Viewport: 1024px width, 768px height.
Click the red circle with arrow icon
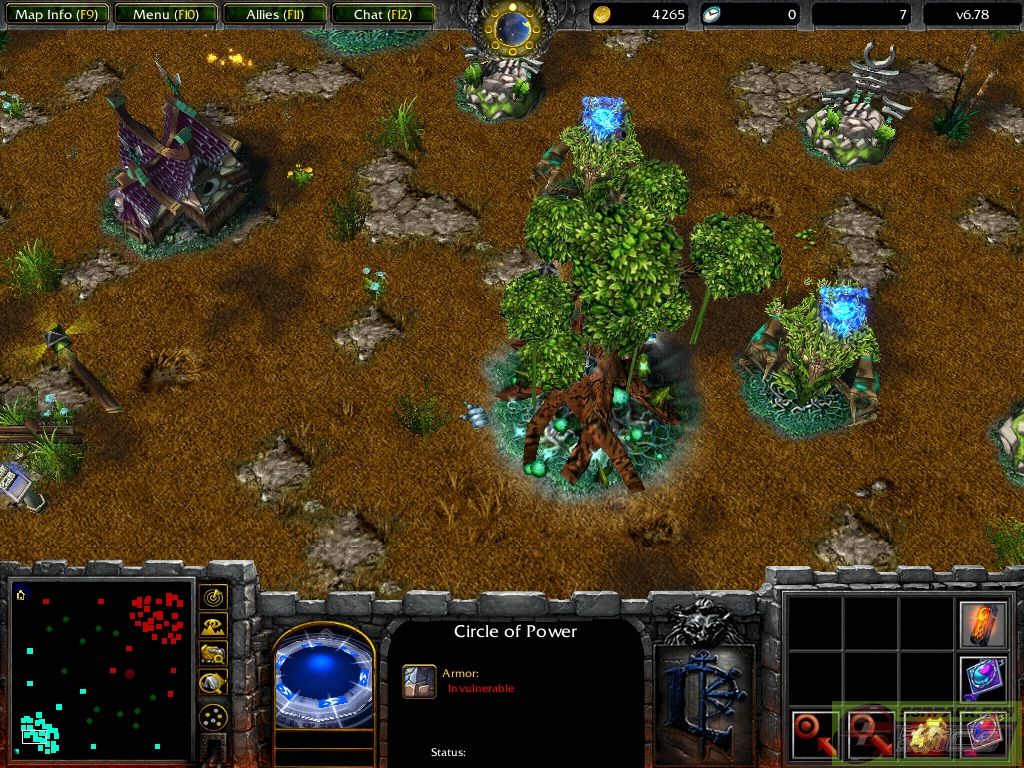(813, 734)
